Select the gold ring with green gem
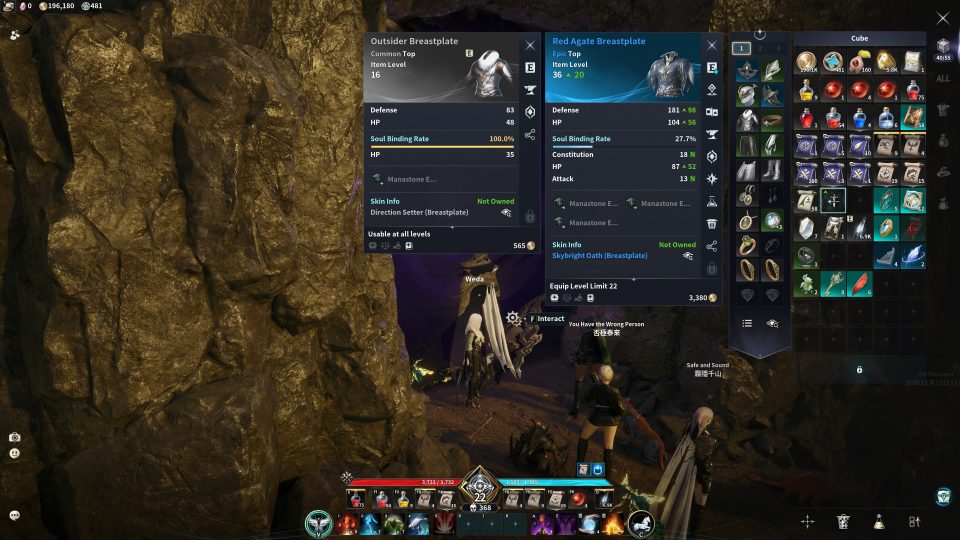Image resolution: width=960 pixels, height=540 pixels. tap(746, 245)
